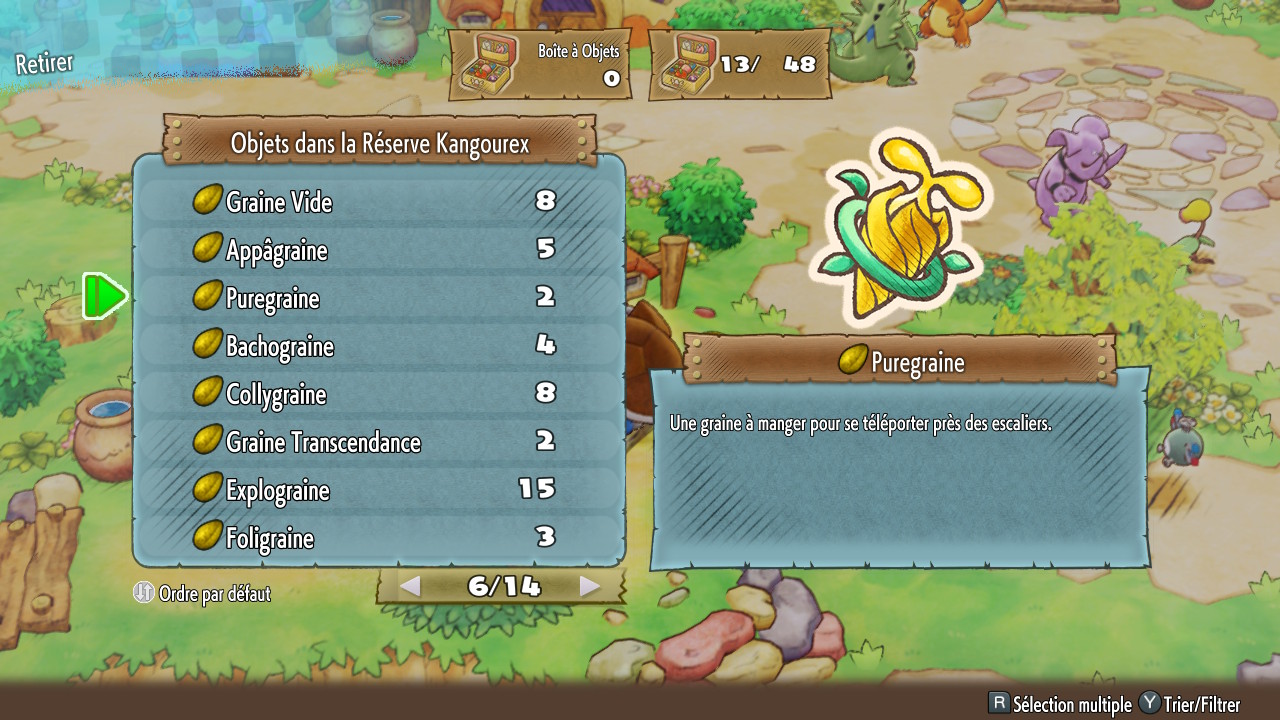Select the highlighted Puregraine entry
The image size is (1280, 720).
[x=378, y=298]
